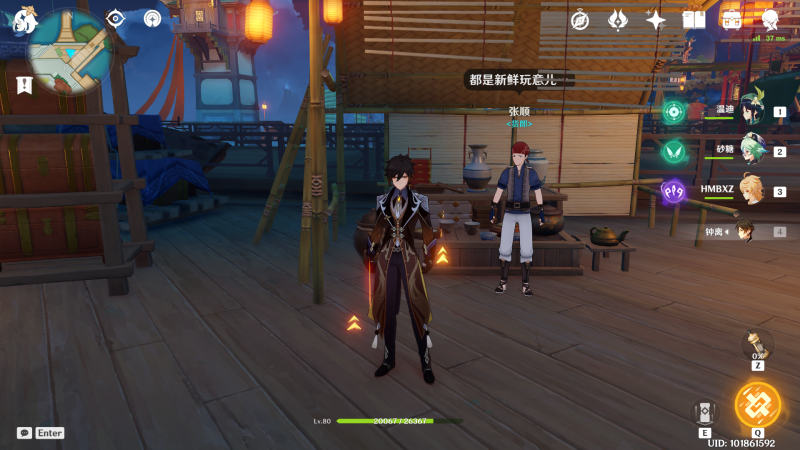Switch to party member 砂糖
Image resolution: width=800 pixels, height=450 pixels.
coord(752,151)
